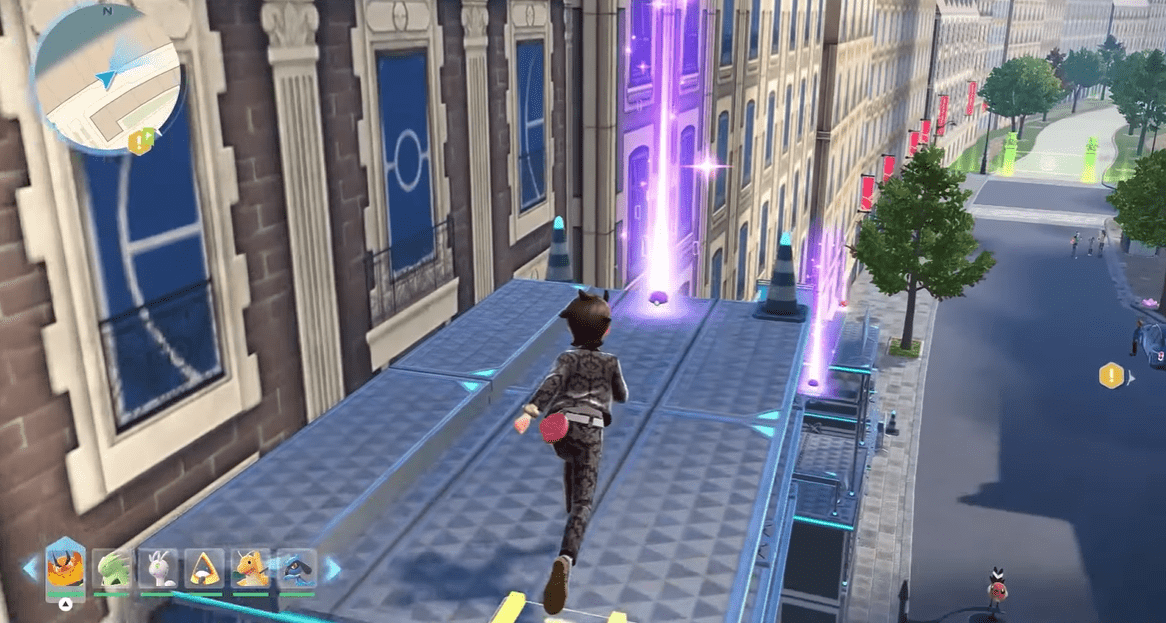Click the party bar left arrow

coord(29,569)
